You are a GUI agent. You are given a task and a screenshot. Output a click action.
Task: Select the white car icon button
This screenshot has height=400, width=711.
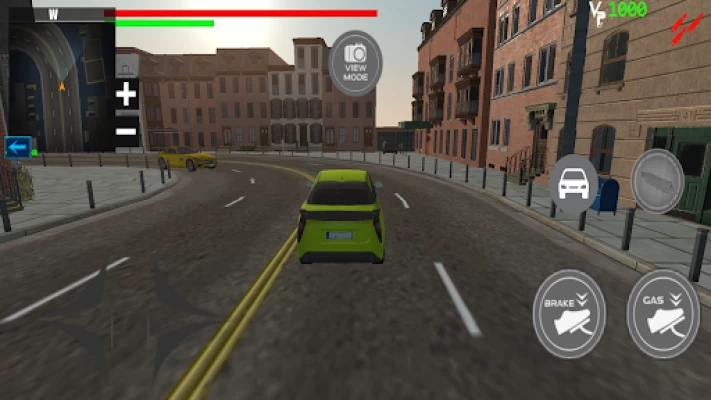[573, 183]
